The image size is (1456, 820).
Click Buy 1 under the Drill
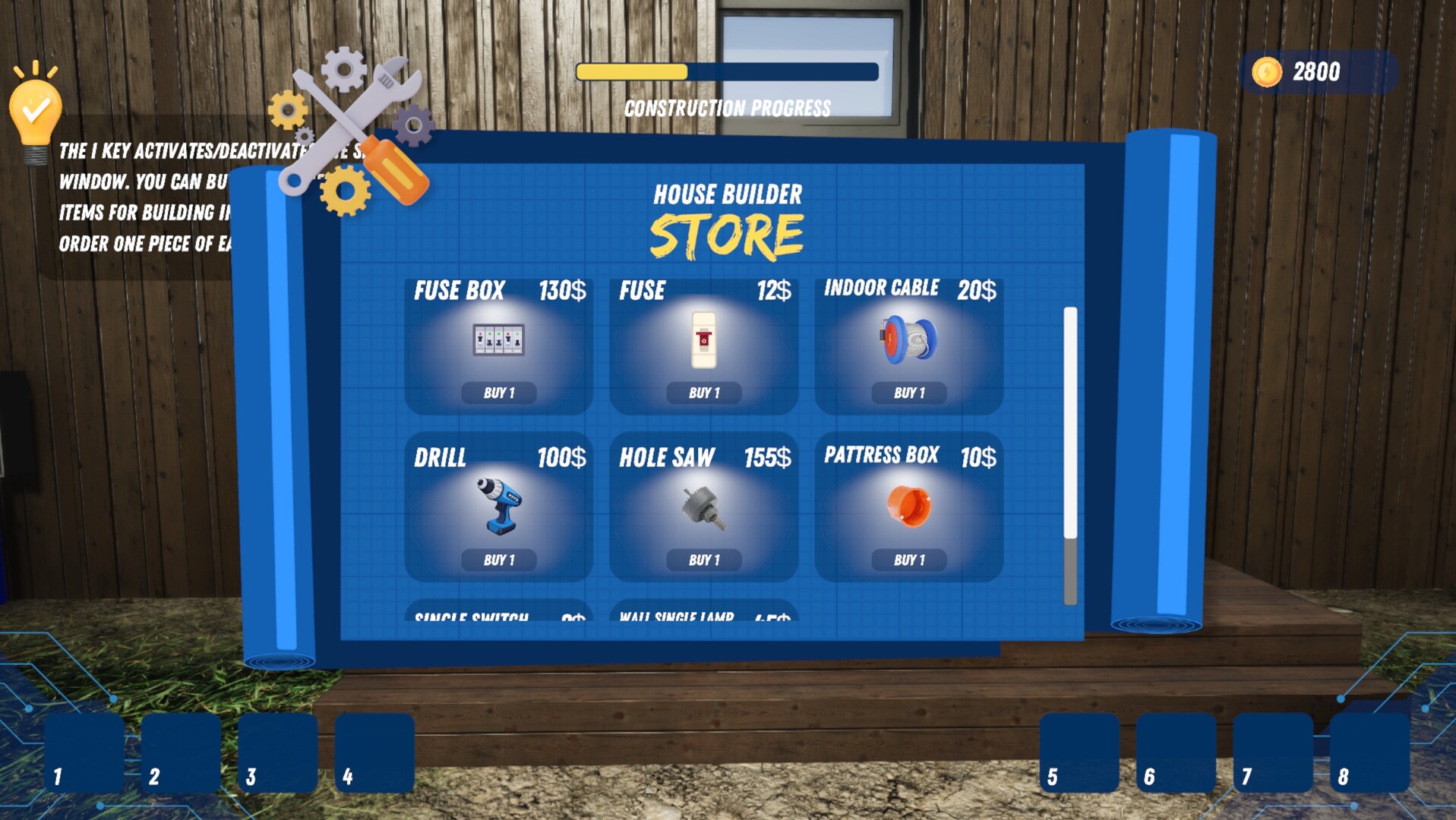[497, 560]
